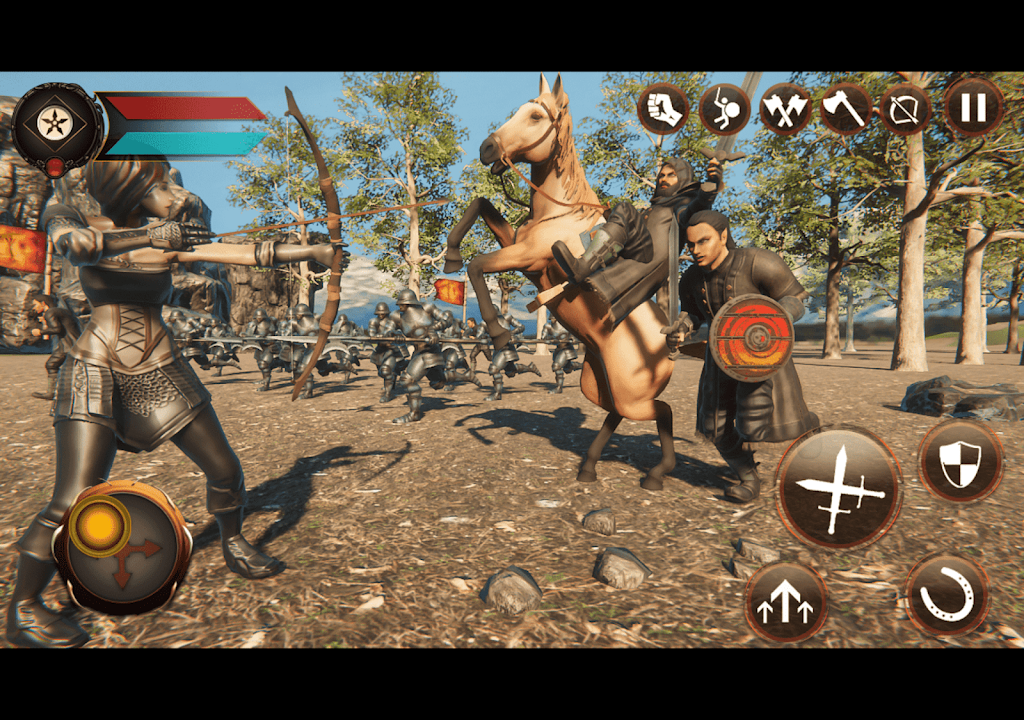Screen dimensions: 1024x720
Task: Click the star emblem player badge
Action: point(56,124)
